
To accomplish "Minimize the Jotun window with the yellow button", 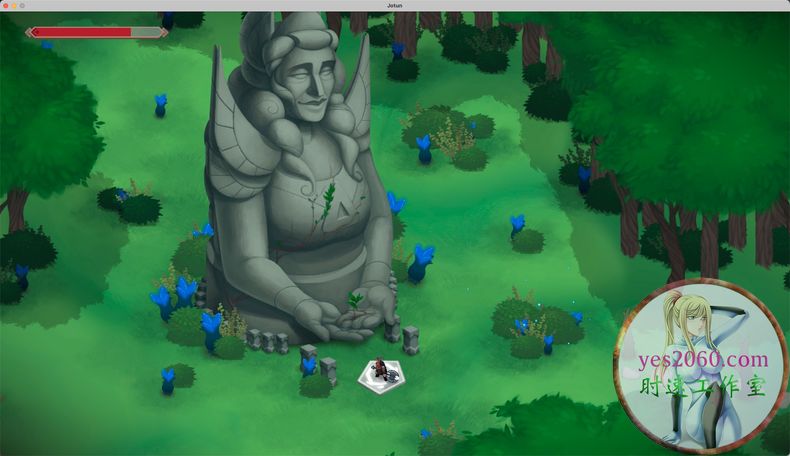I will point(14,5).
